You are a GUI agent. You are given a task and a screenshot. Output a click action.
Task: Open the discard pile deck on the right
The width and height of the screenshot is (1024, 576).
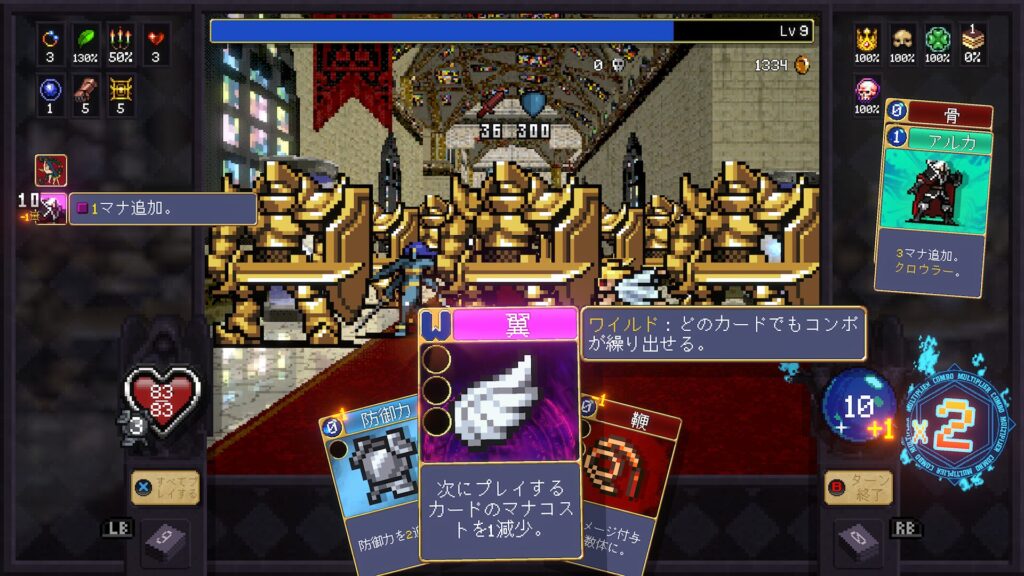point(859,542)
